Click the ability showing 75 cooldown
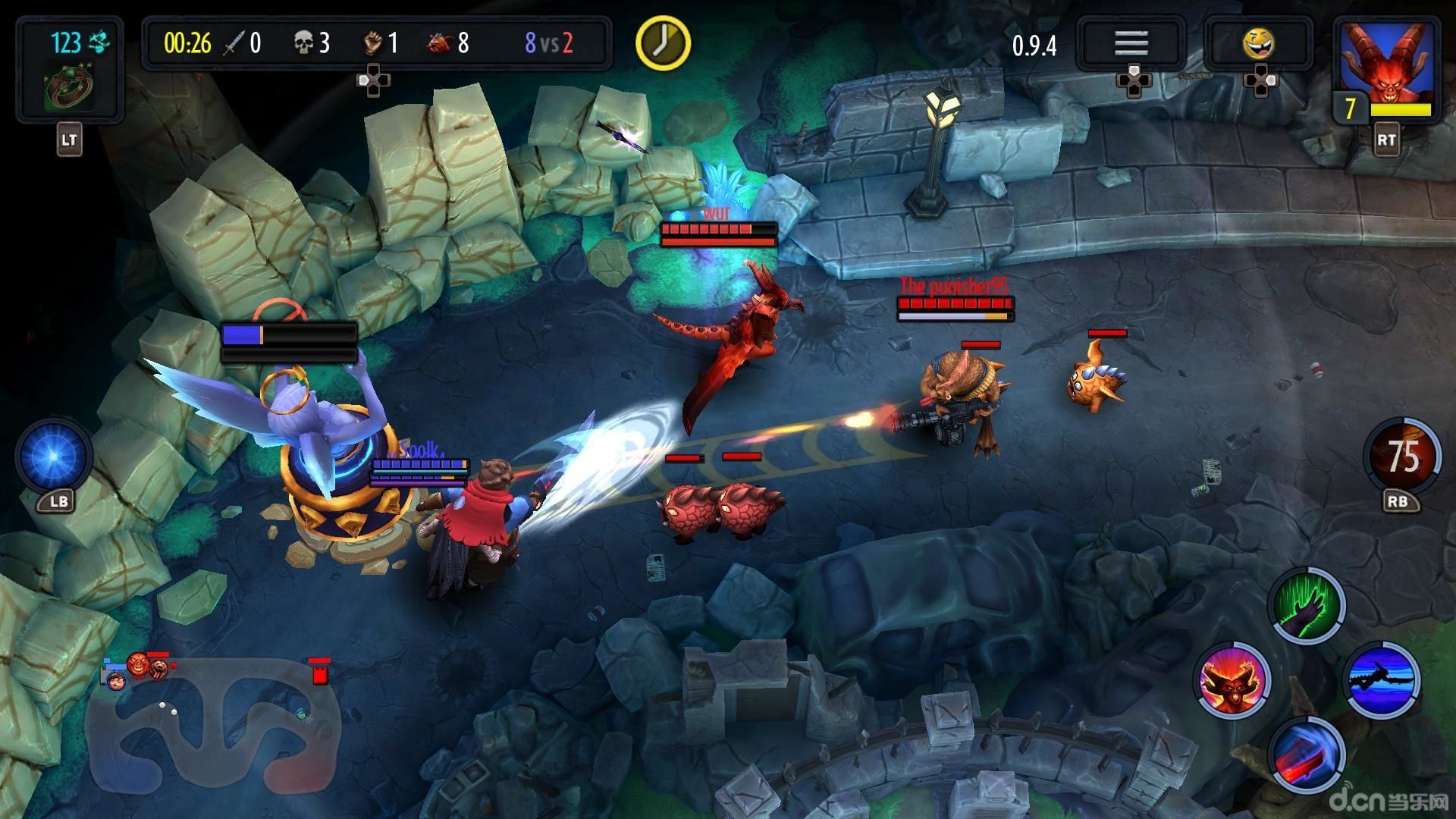 point(1401,456)
